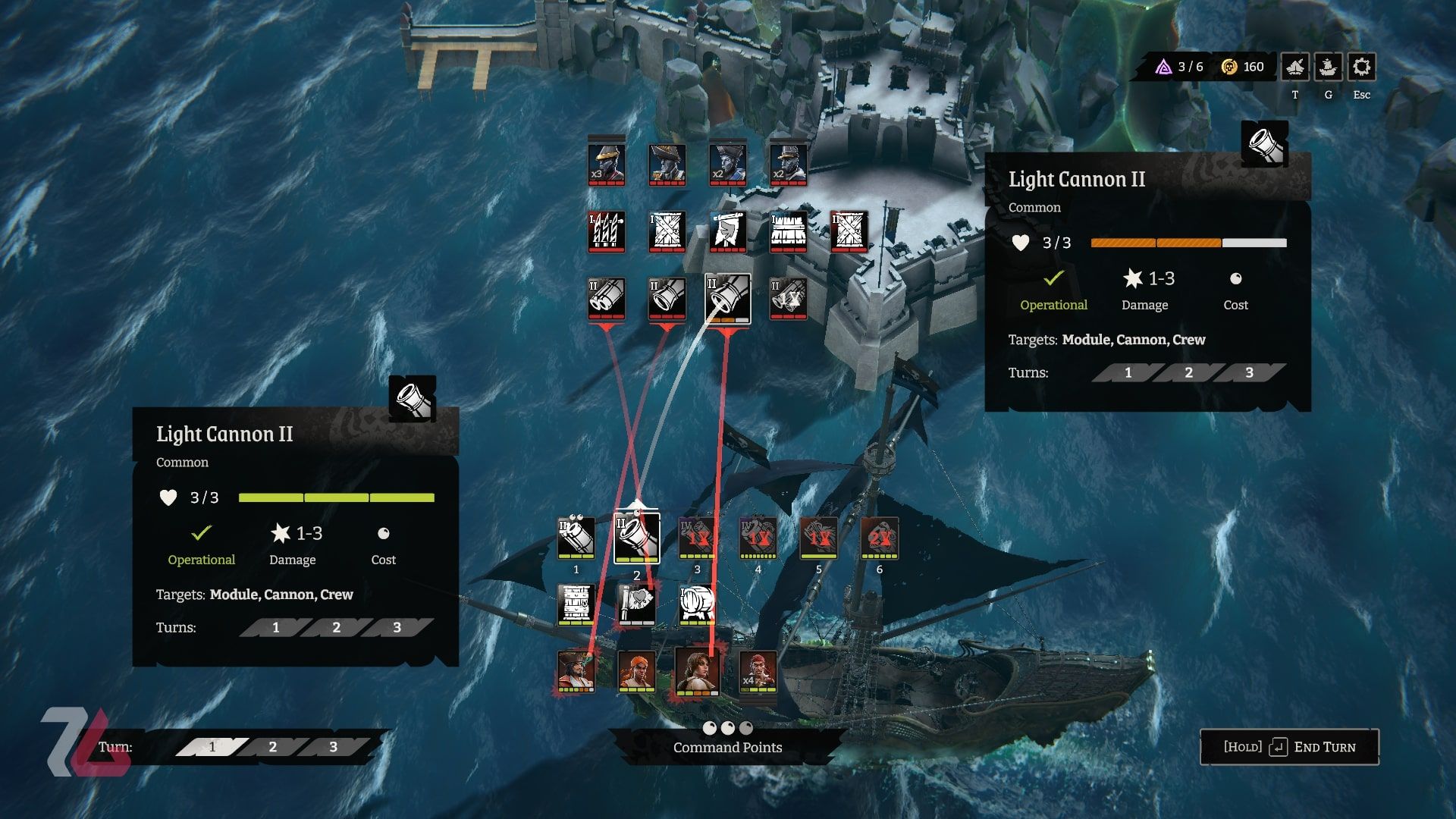The image size is (1456, 819).
Task: Select the brown-haired female crew member
Action: tap(697, 671)
